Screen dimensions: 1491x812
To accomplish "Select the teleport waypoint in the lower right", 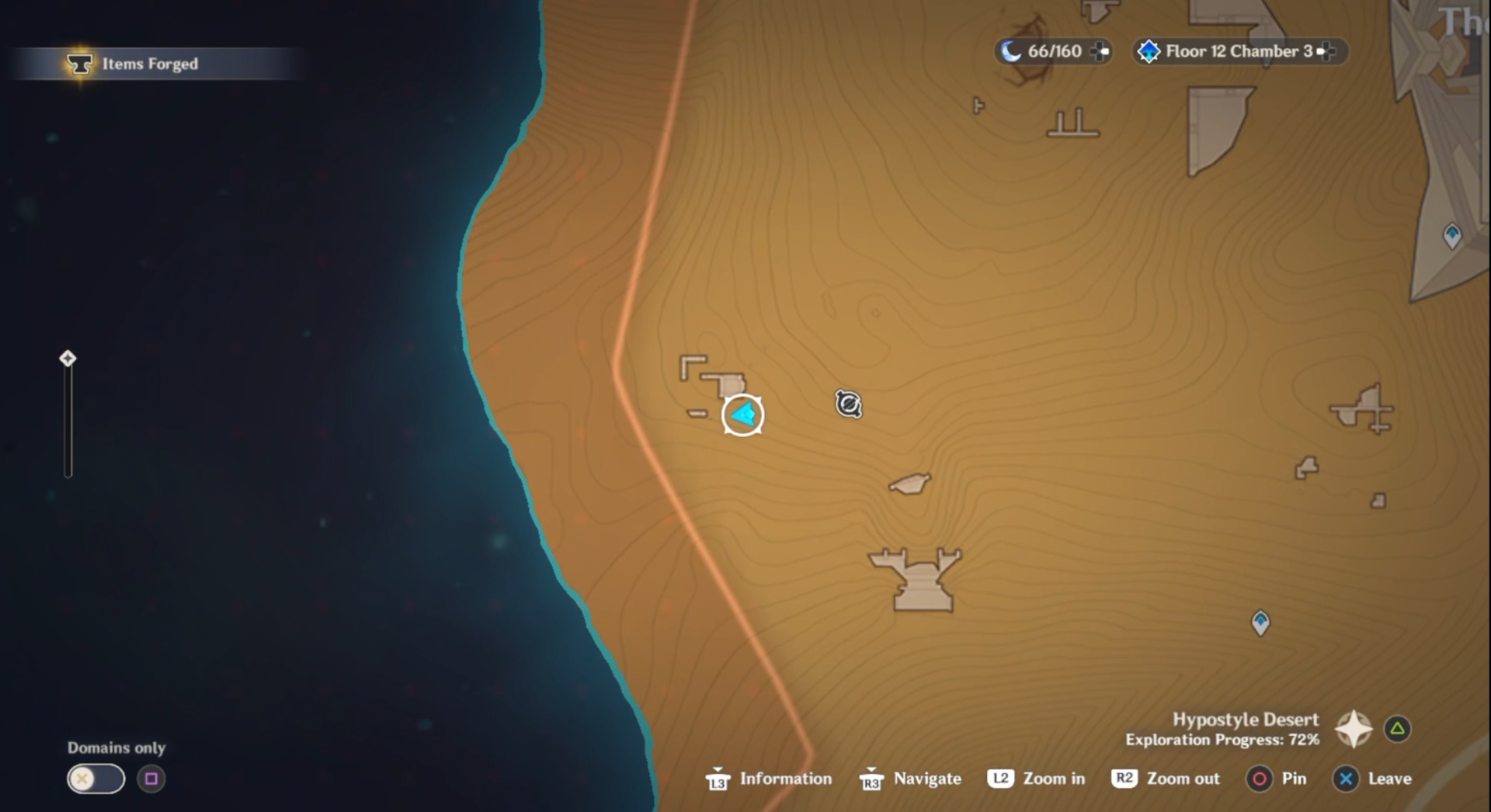I will point(1260,622).
